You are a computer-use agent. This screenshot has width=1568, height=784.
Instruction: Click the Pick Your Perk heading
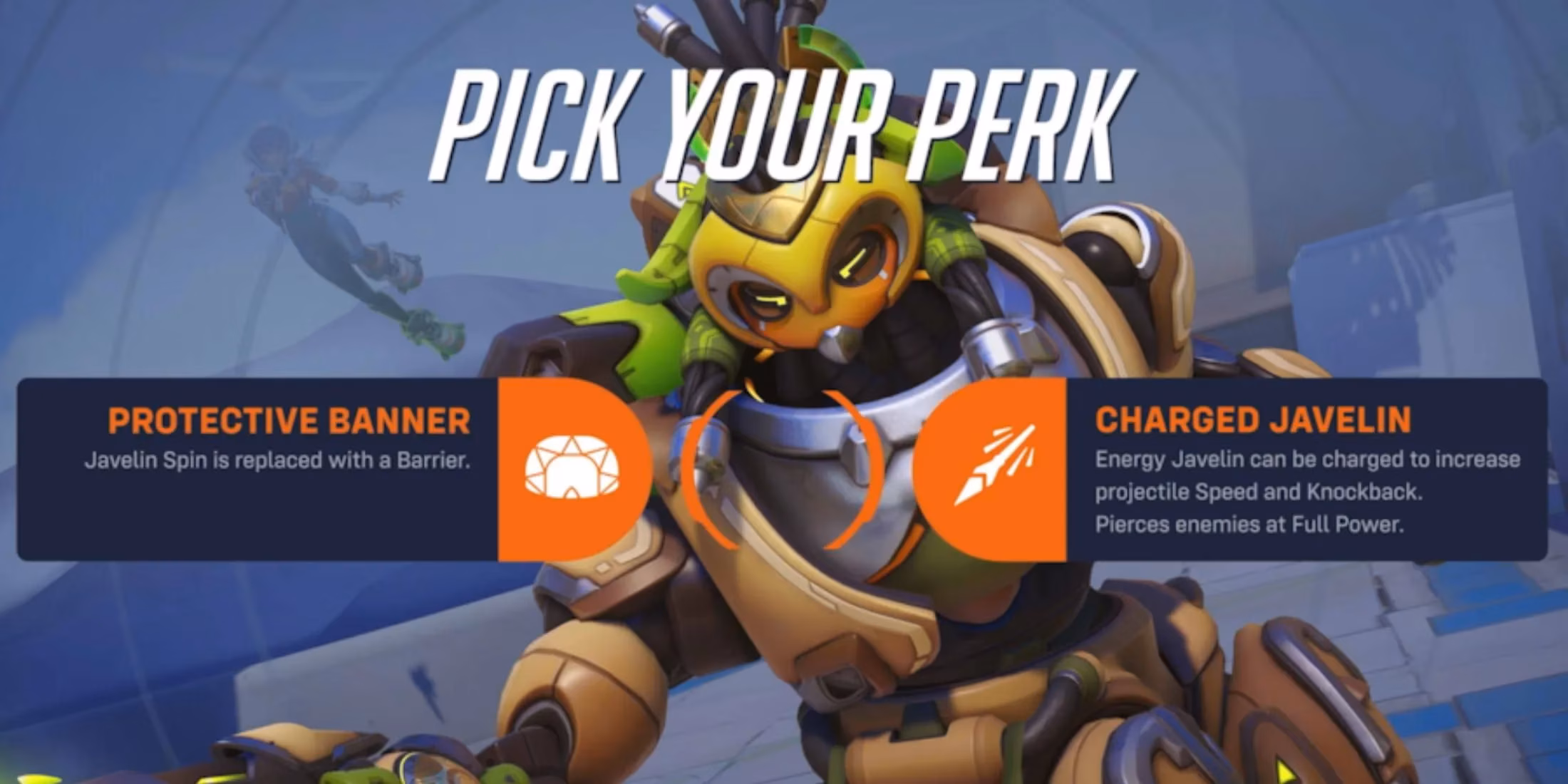784,121
